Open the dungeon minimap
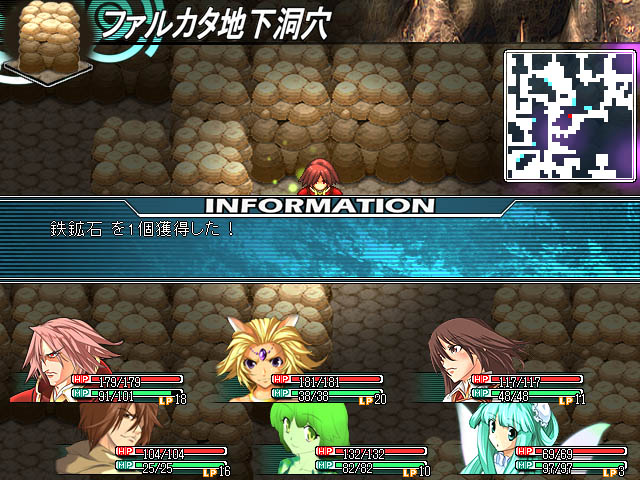Viewport: 640px width, 480px height. (x=570, y=115)
